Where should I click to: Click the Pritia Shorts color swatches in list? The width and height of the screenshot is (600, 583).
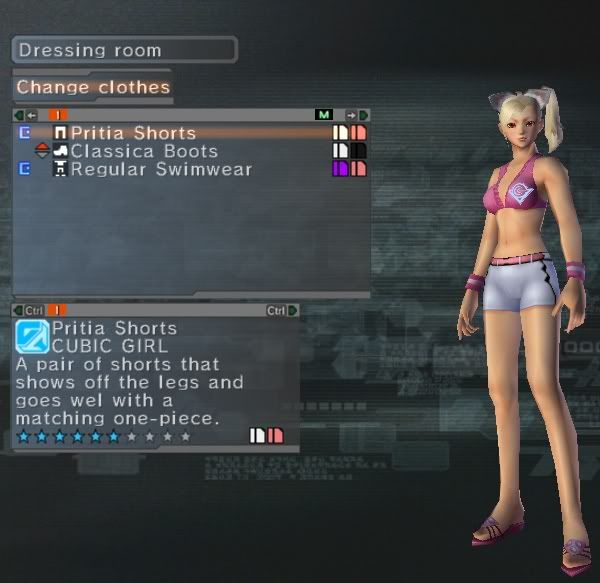349,133
